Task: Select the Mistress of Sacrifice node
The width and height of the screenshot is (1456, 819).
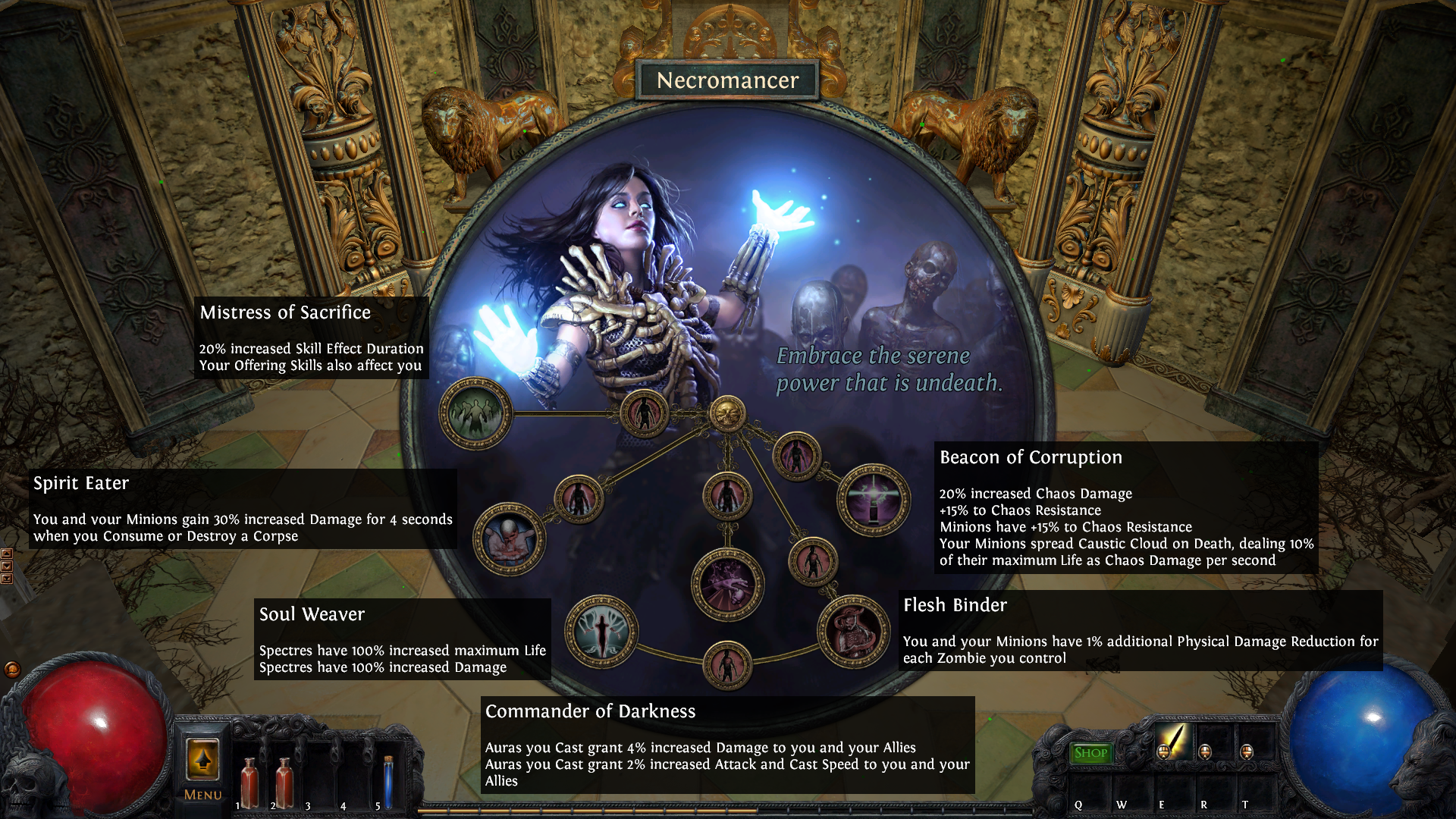Action: tap(475, 413)
